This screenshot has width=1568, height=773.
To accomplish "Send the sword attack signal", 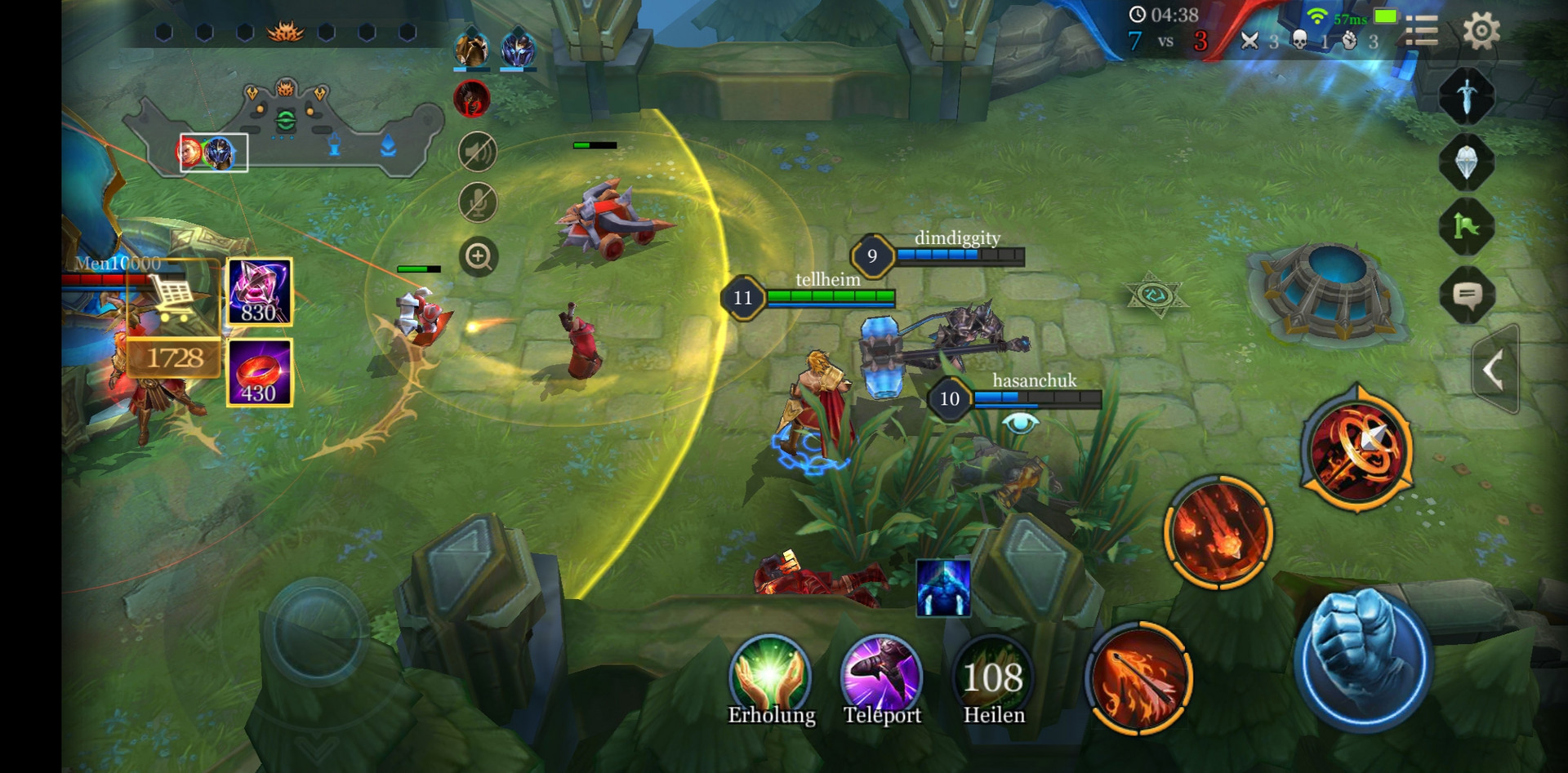I will coord(1467,96).
